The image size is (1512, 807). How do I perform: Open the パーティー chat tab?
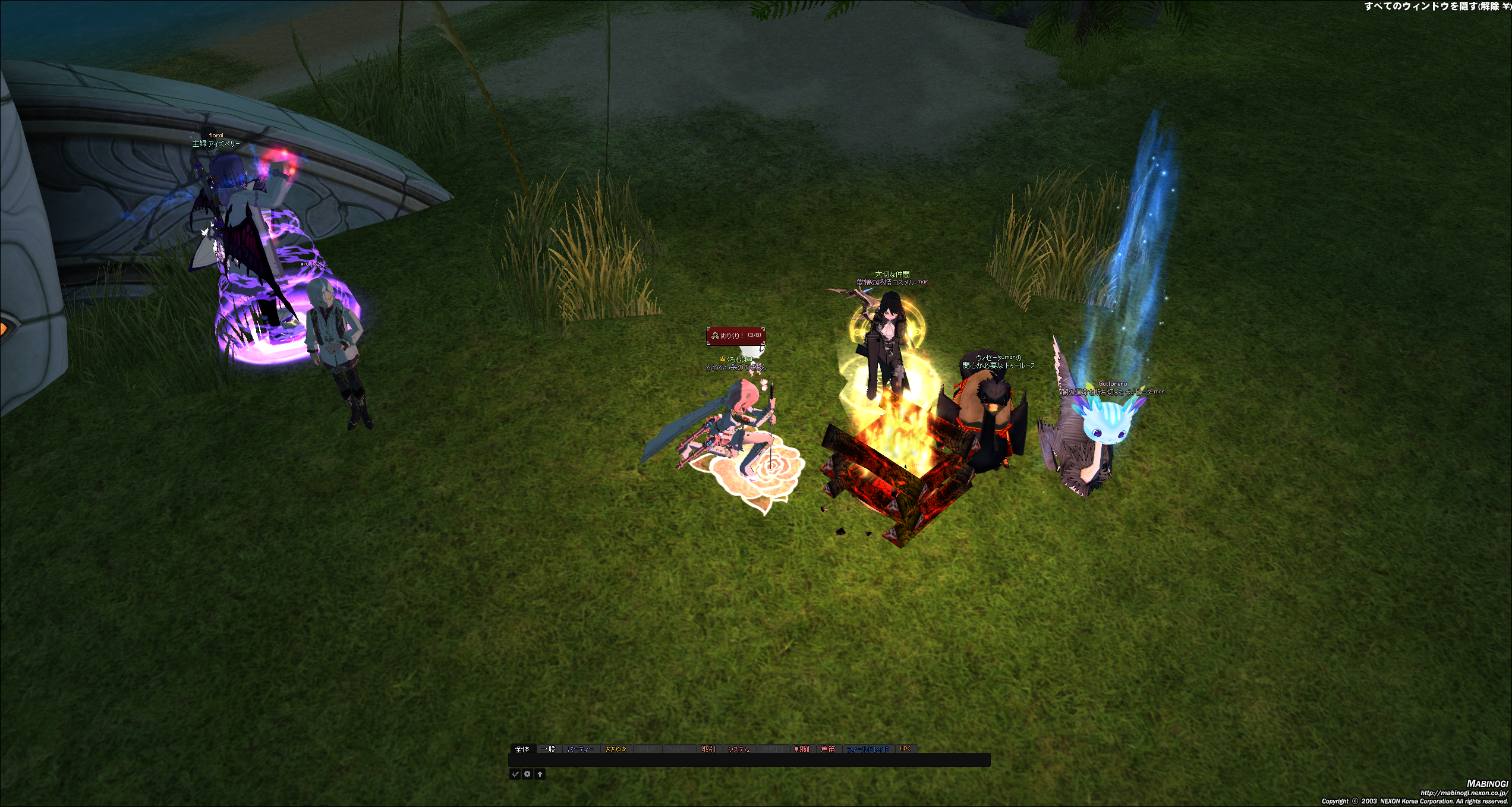point(580,749)
